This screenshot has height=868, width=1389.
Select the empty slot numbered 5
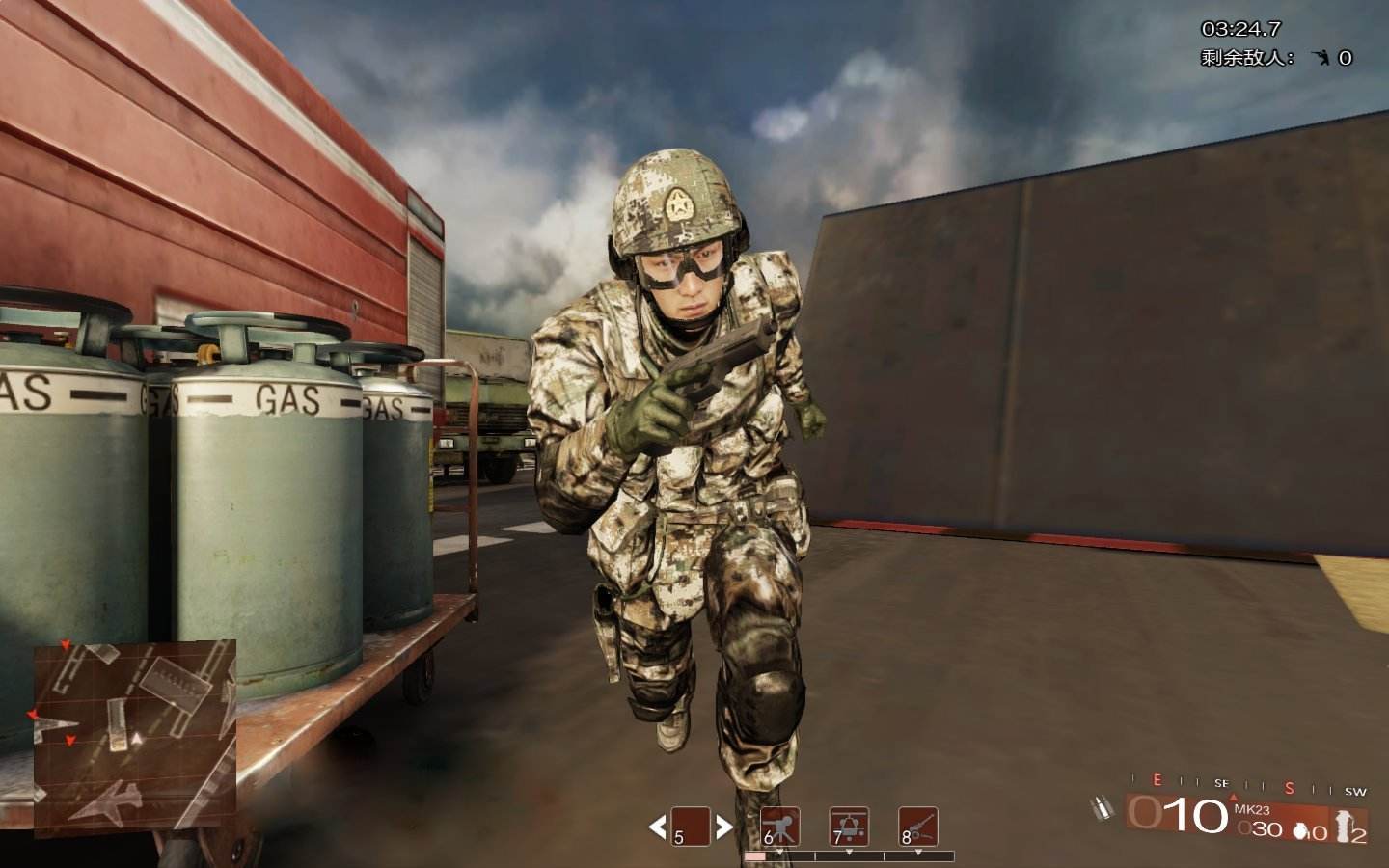pyautogui.click(x=691, y=827)
